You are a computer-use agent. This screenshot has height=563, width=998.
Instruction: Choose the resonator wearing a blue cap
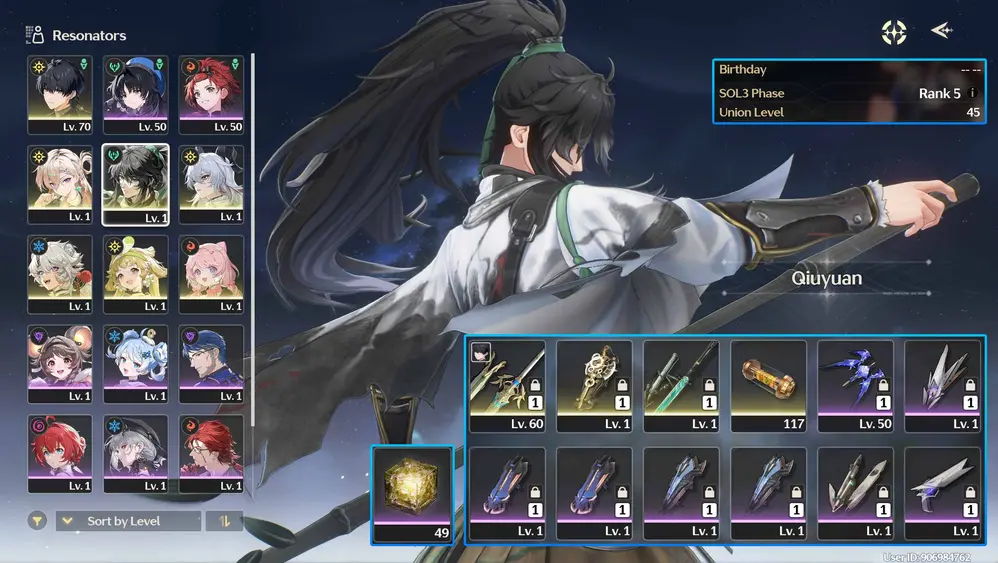click(211, 364)
